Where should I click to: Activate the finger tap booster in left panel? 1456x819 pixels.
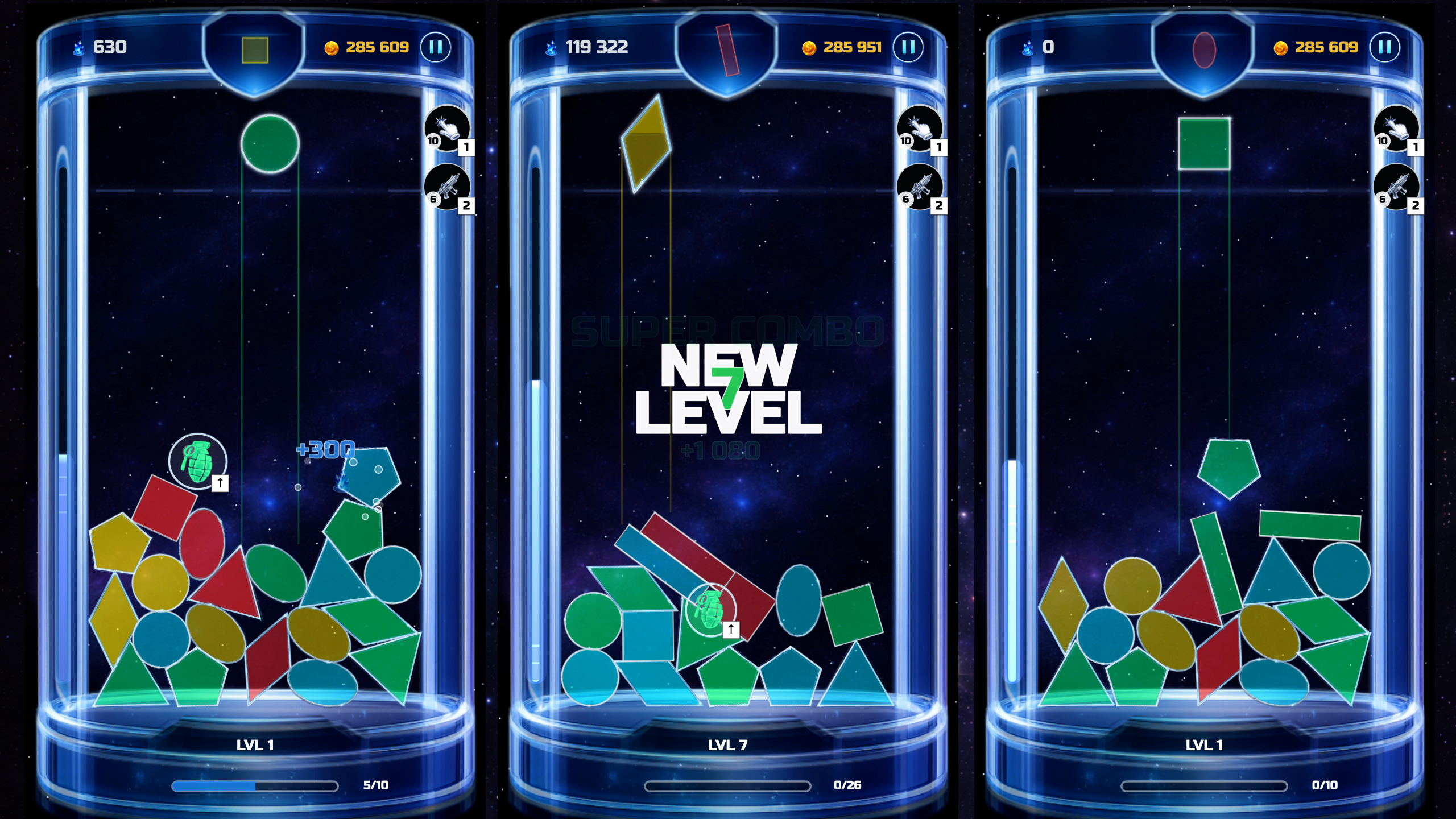448,131
